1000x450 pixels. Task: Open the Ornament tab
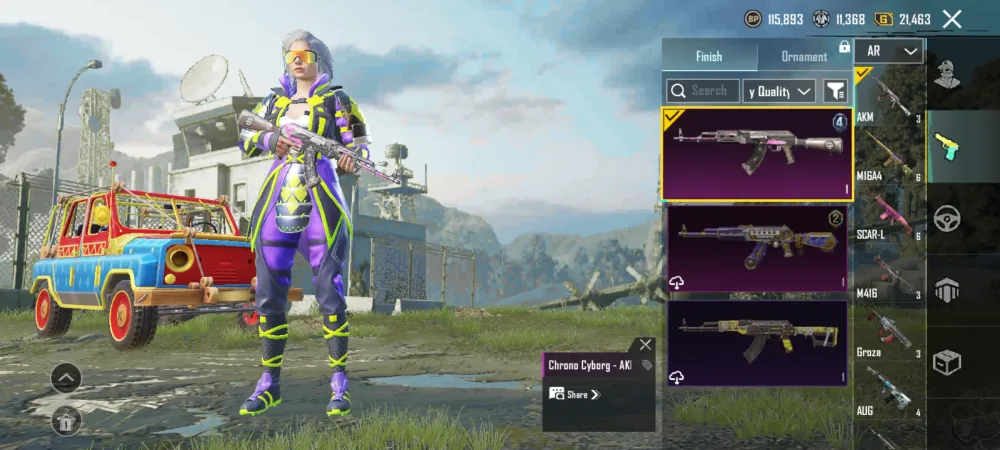coord(804,56)
